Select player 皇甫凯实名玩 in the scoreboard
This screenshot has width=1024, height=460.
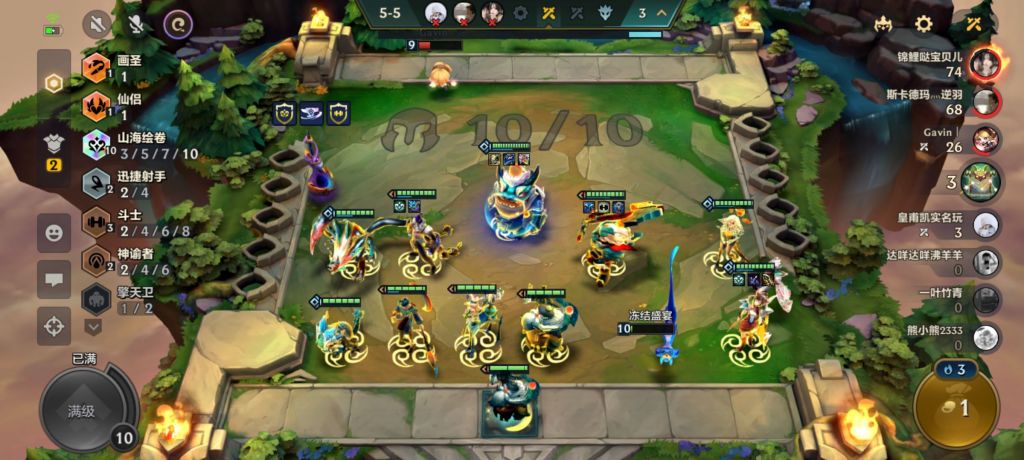[x=985, y=225]
